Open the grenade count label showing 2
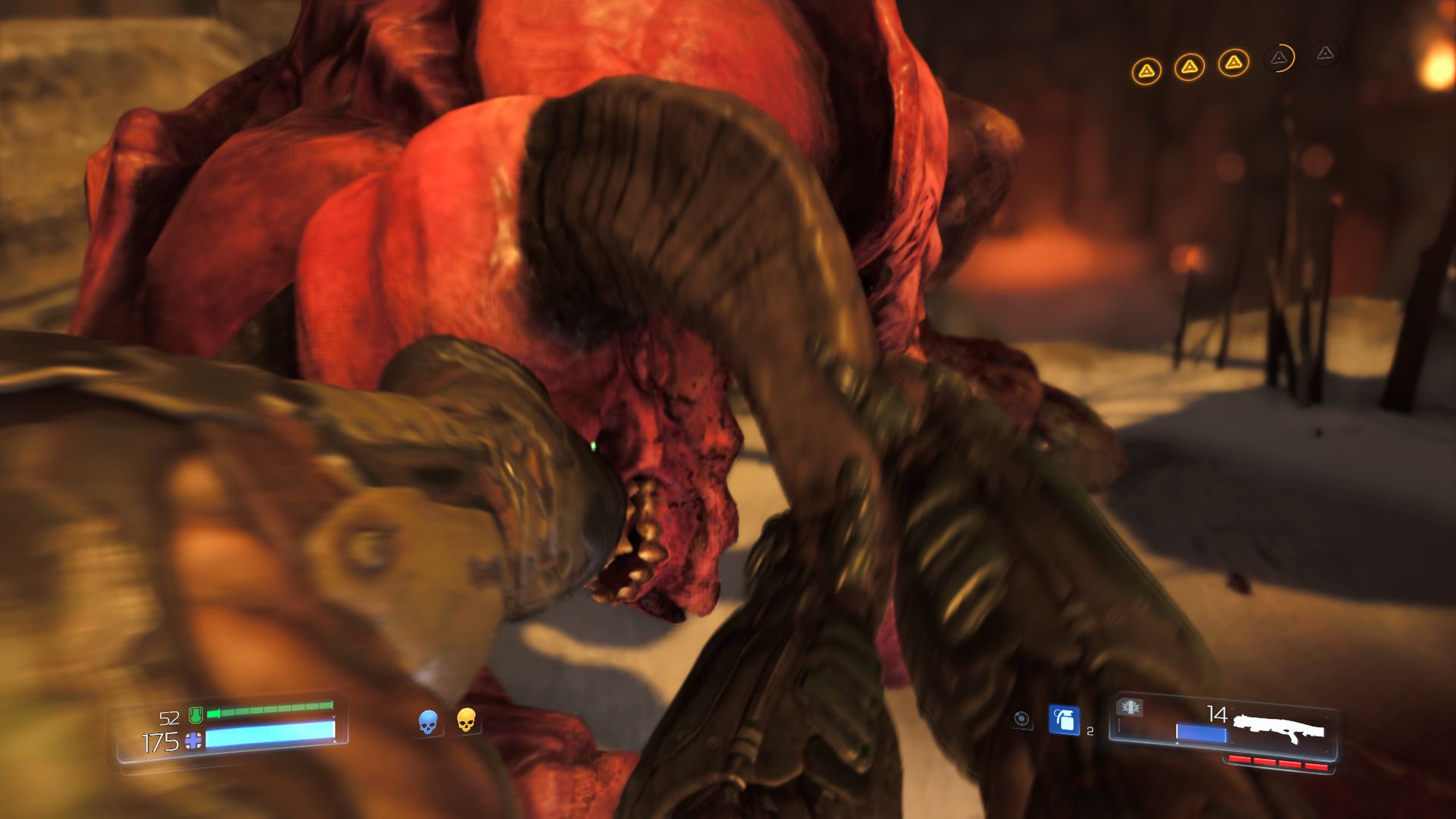 click(x=1090, y=732)
